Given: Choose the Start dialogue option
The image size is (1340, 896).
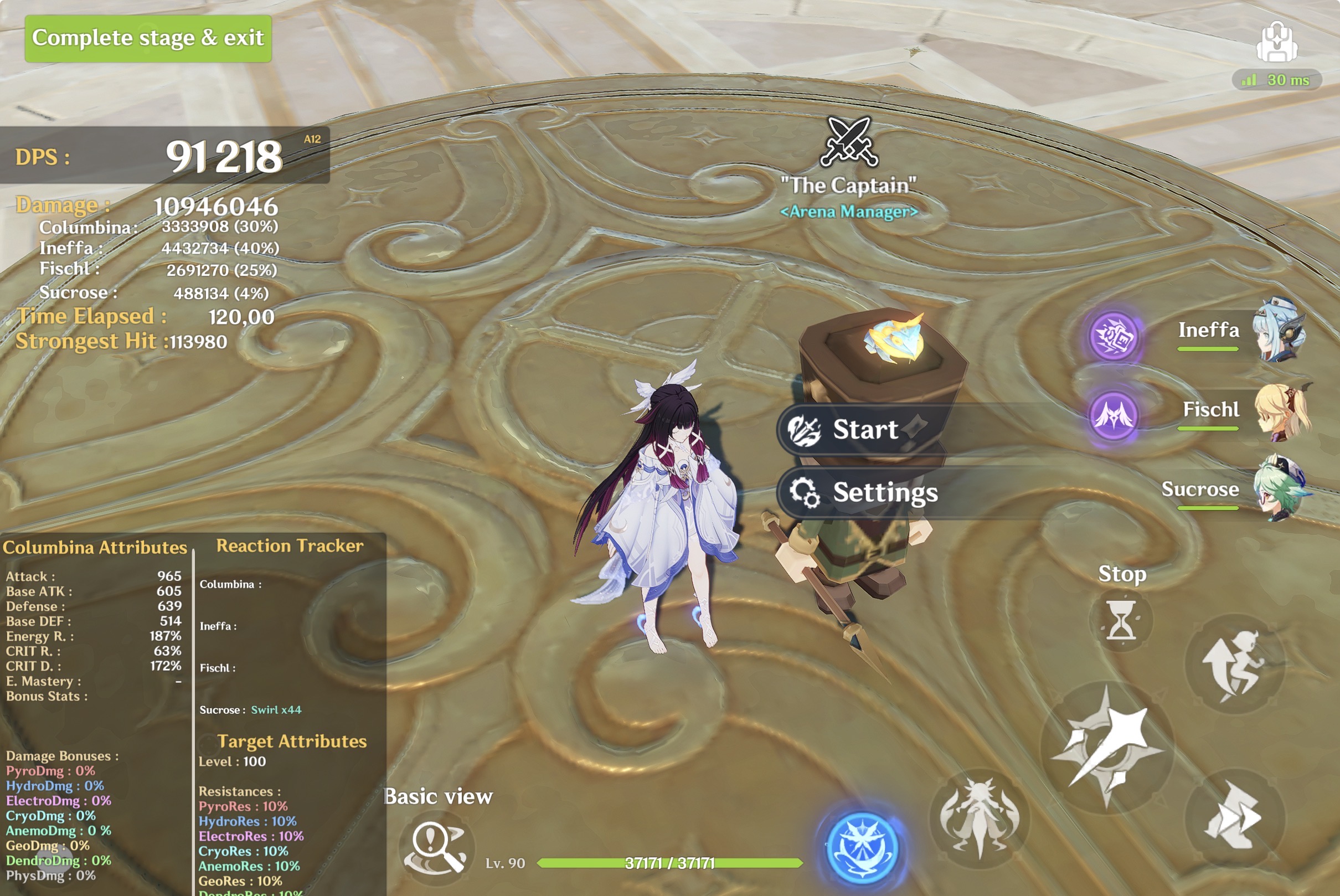Looking at the screenshot, I should coord(864,430).
